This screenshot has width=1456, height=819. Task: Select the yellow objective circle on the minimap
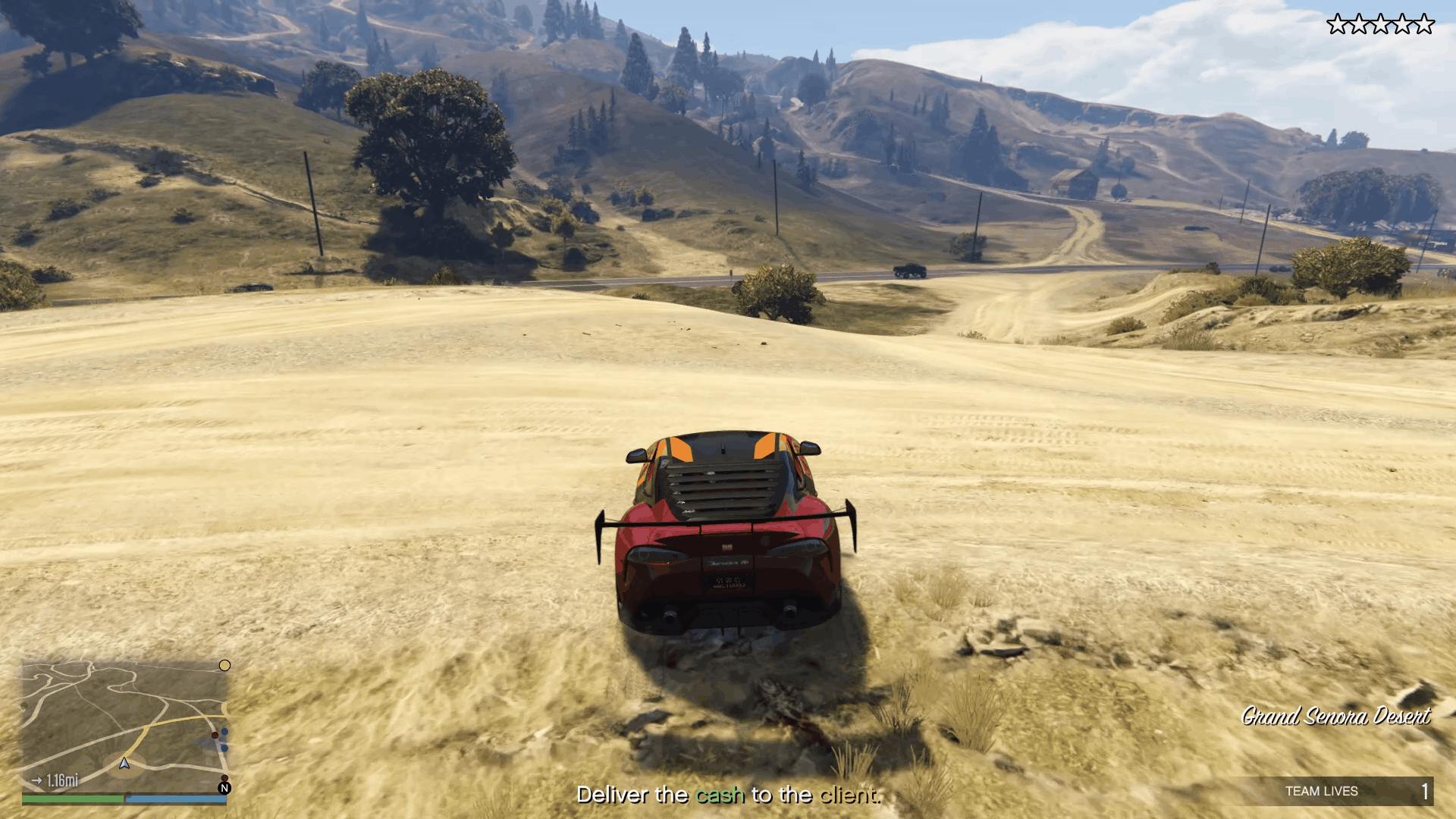[x=224, y=665]
